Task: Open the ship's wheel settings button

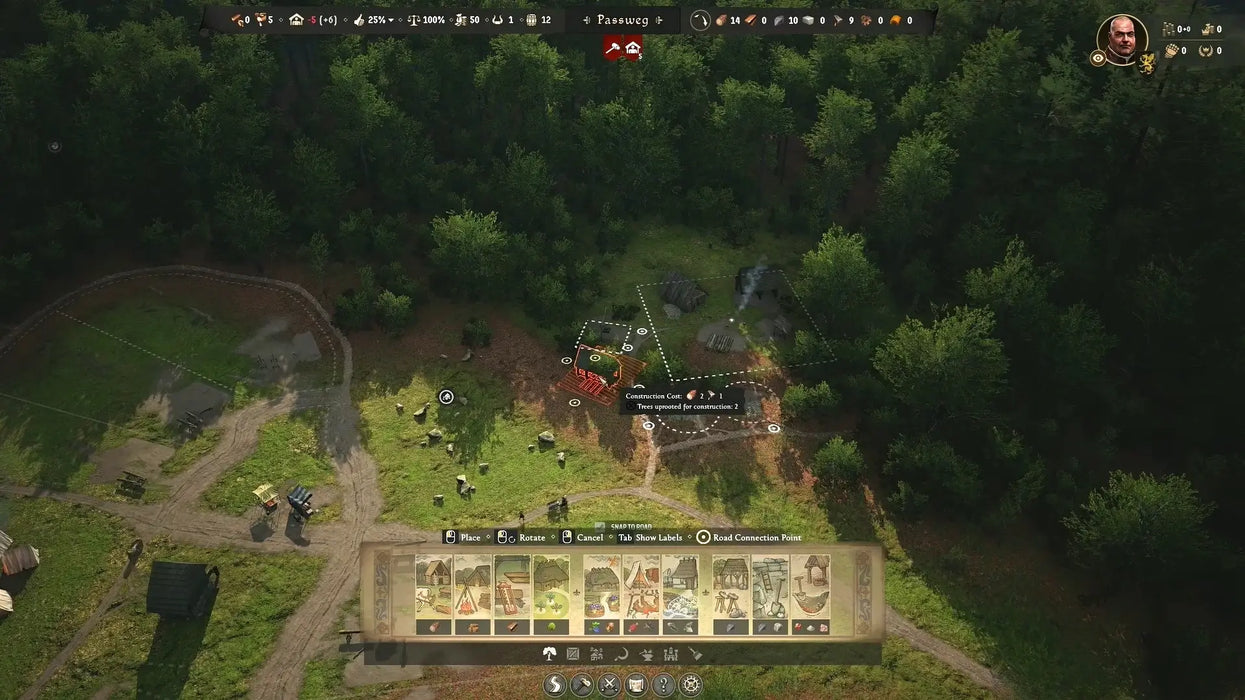Action: pyautogui.click(x=688, y=685)
